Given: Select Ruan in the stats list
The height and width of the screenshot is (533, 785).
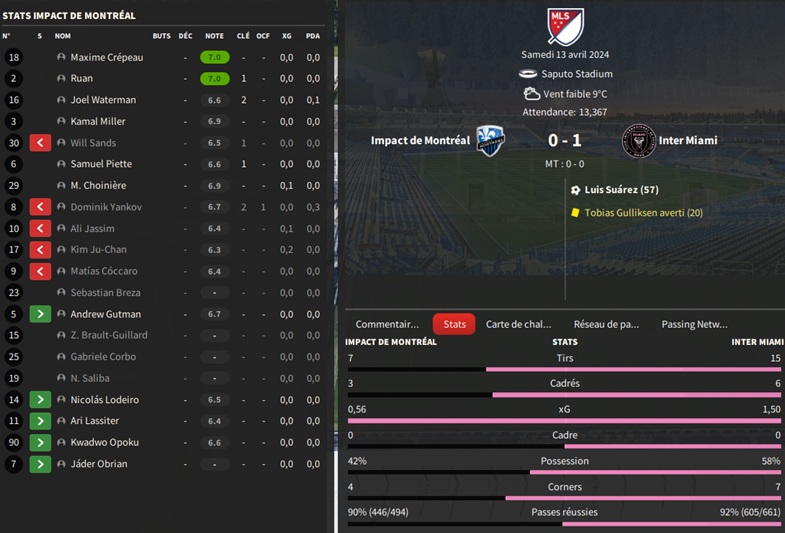Looking at the screenshot, I should (81, 79).
